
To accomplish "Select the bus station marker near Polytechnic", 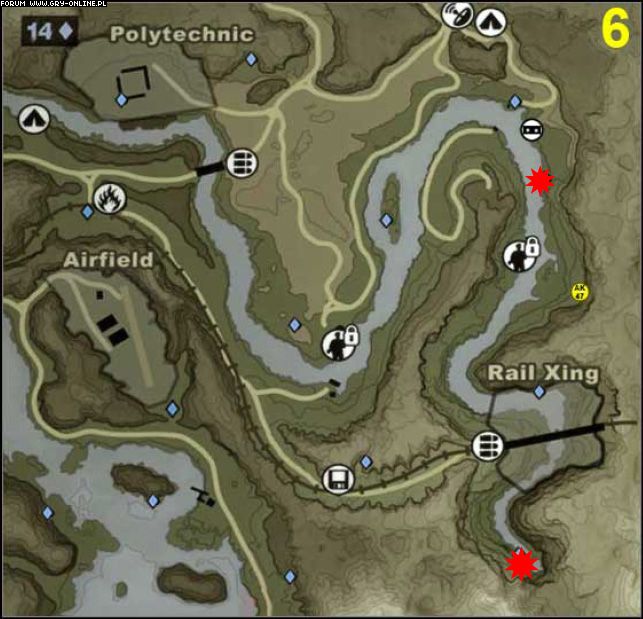I will [x=239, y=163].
